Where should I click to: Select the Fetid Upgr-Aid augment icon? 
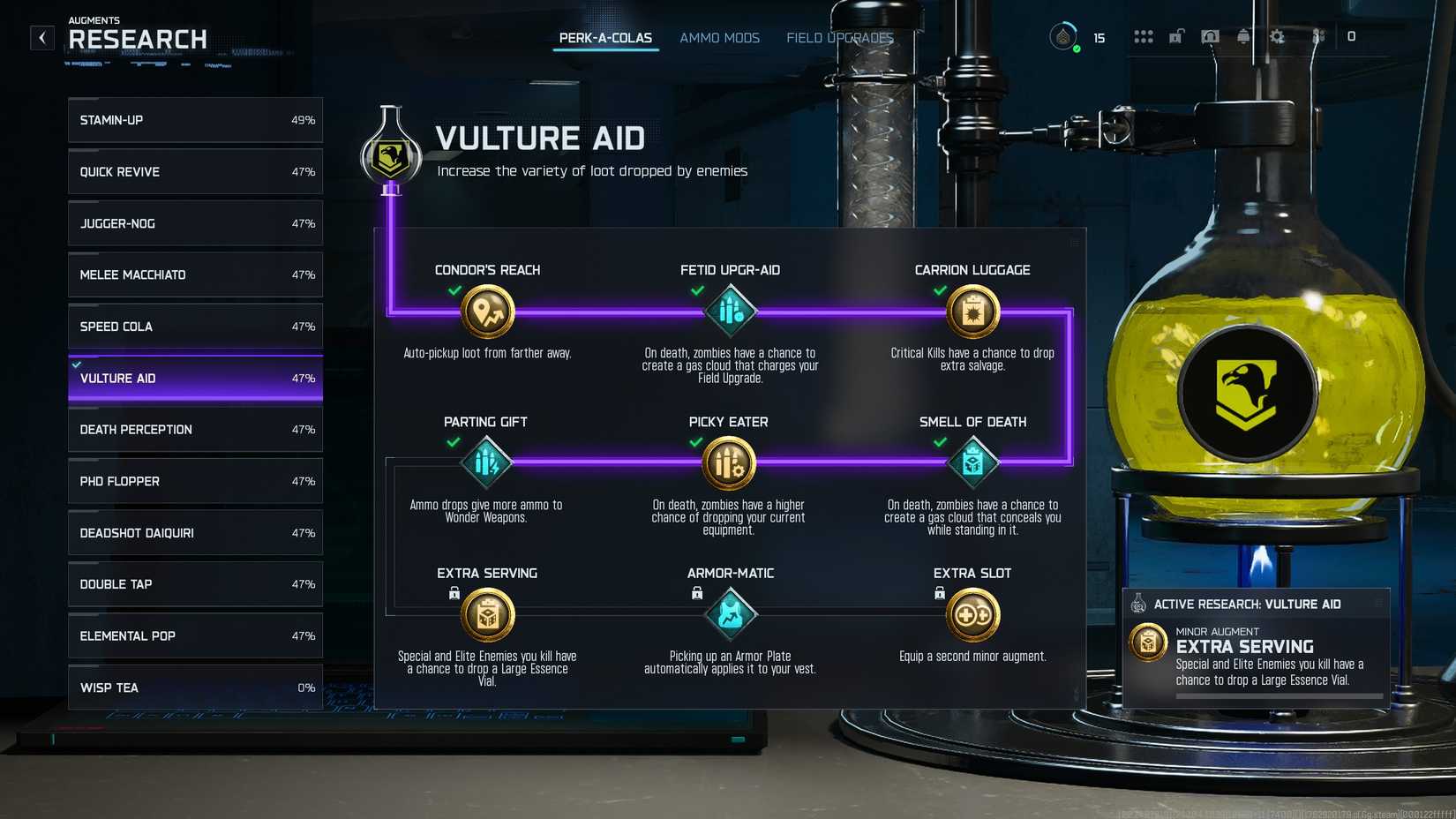click(730, 311)
